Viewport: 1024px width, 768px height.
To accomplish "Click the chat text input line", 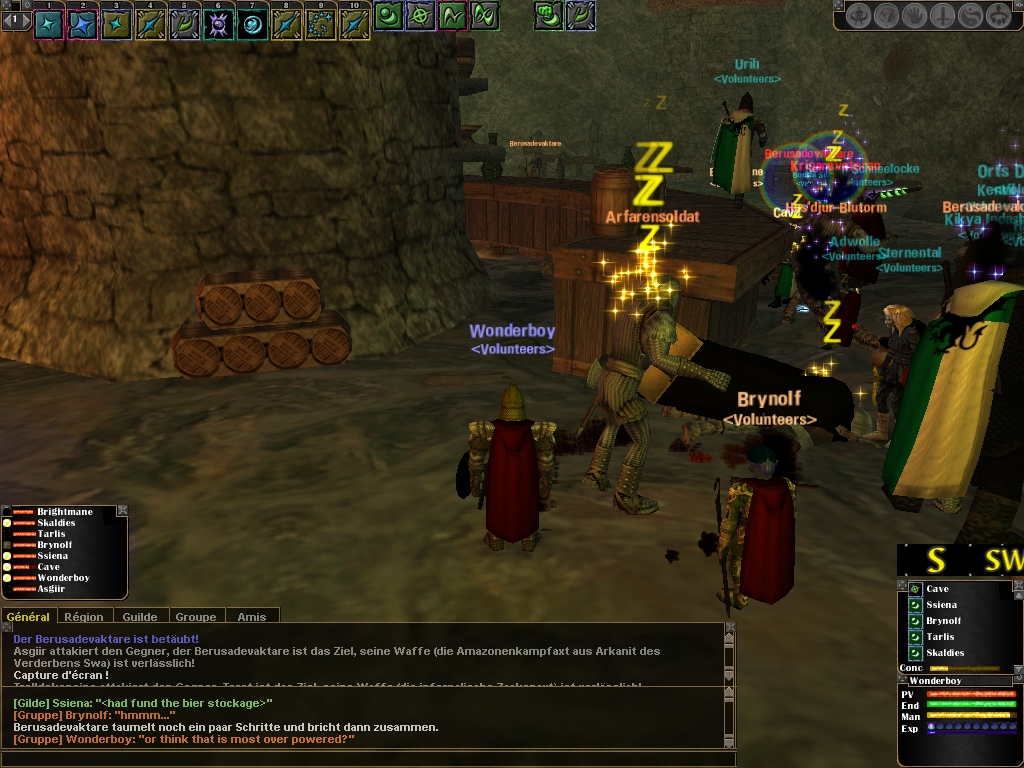I will pyautogui.click(x=360, y=758).
